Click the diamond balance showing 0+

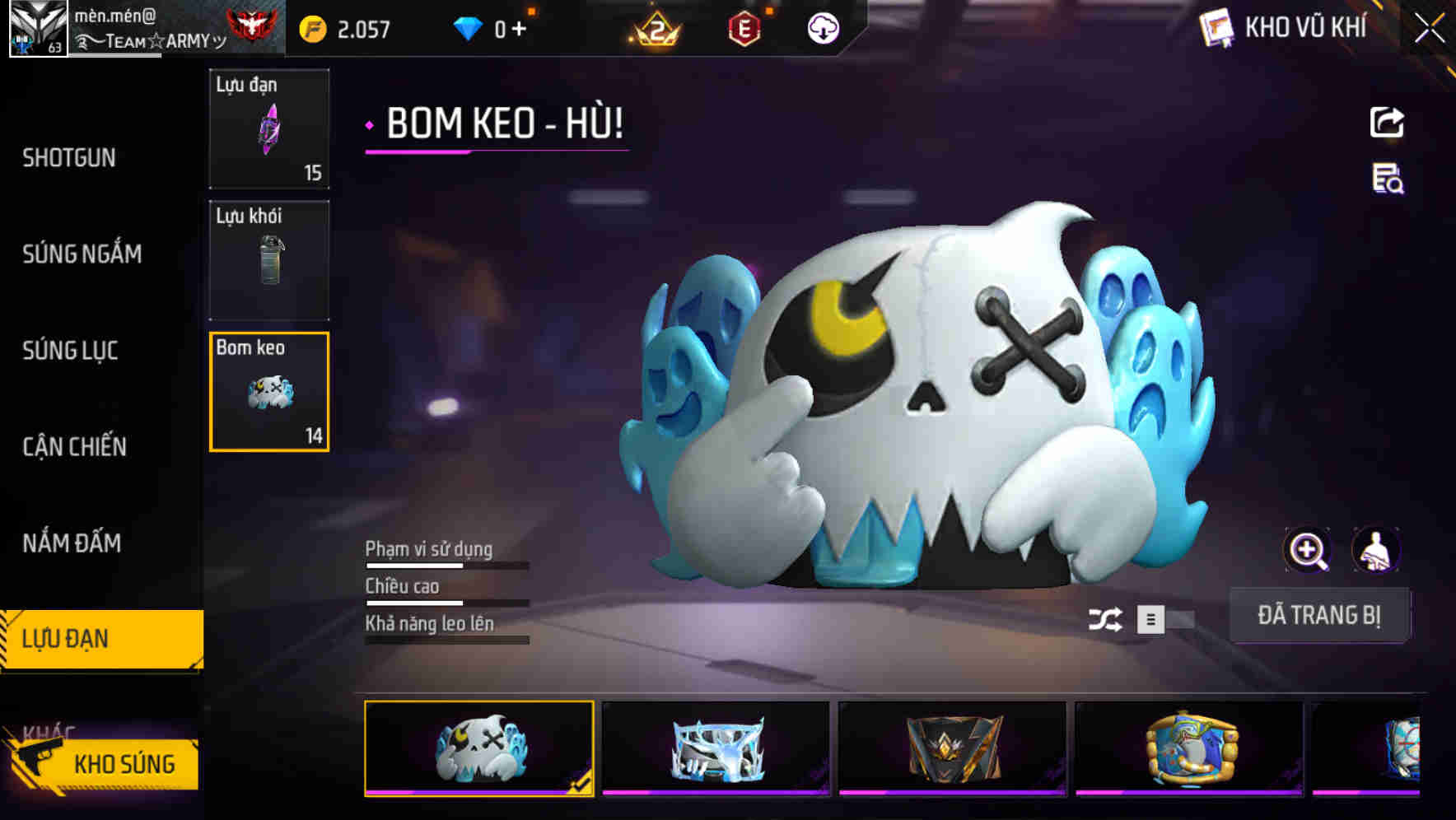coord(494,27)
